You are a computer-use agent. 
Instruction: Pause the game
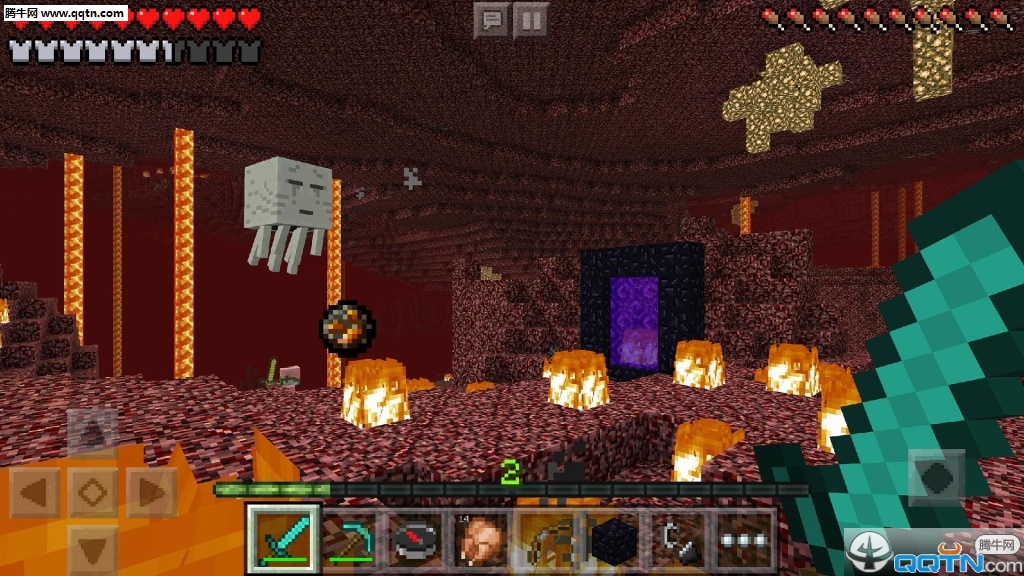coord(531,19)
